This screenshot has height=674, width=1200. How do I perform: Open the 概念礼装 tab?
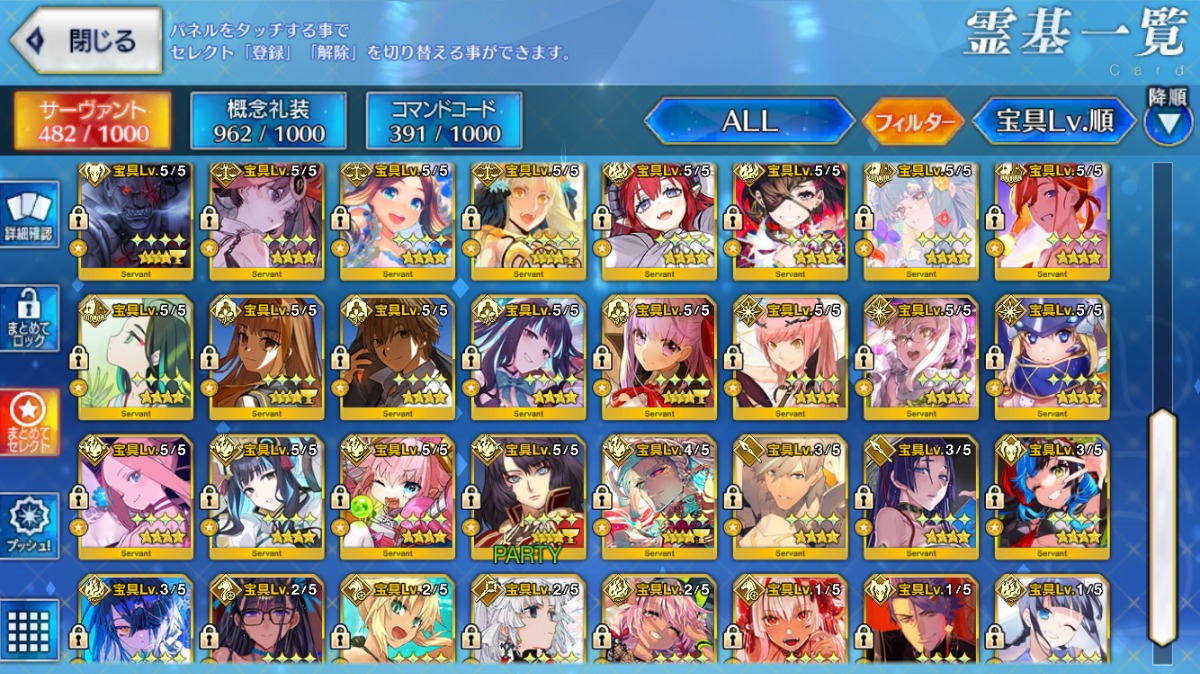[x=268, y=121]
